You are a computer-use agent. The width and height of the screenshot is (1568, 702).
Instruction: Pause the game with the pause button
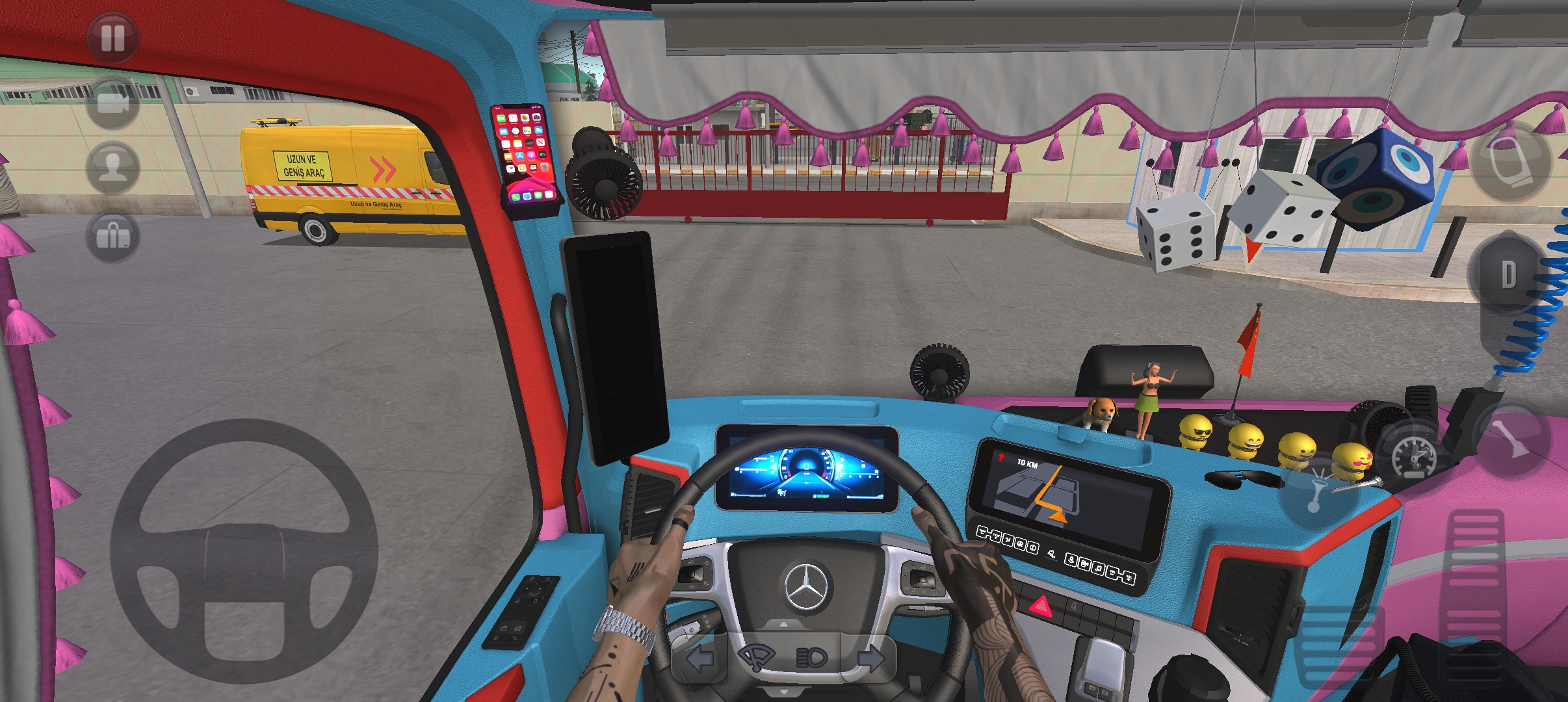[112, 38]
